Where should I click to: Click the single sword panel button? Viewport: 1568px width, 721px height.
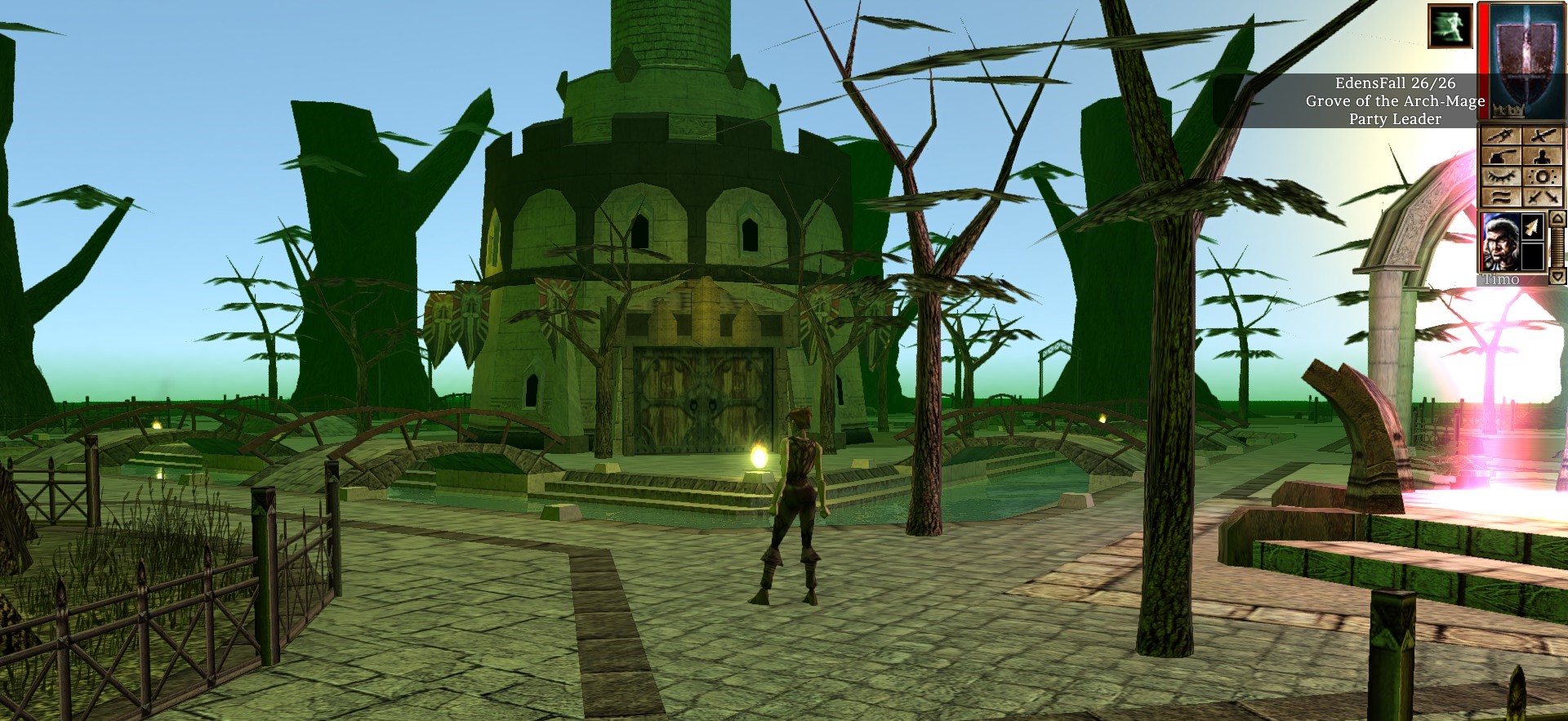point(1543,136)
